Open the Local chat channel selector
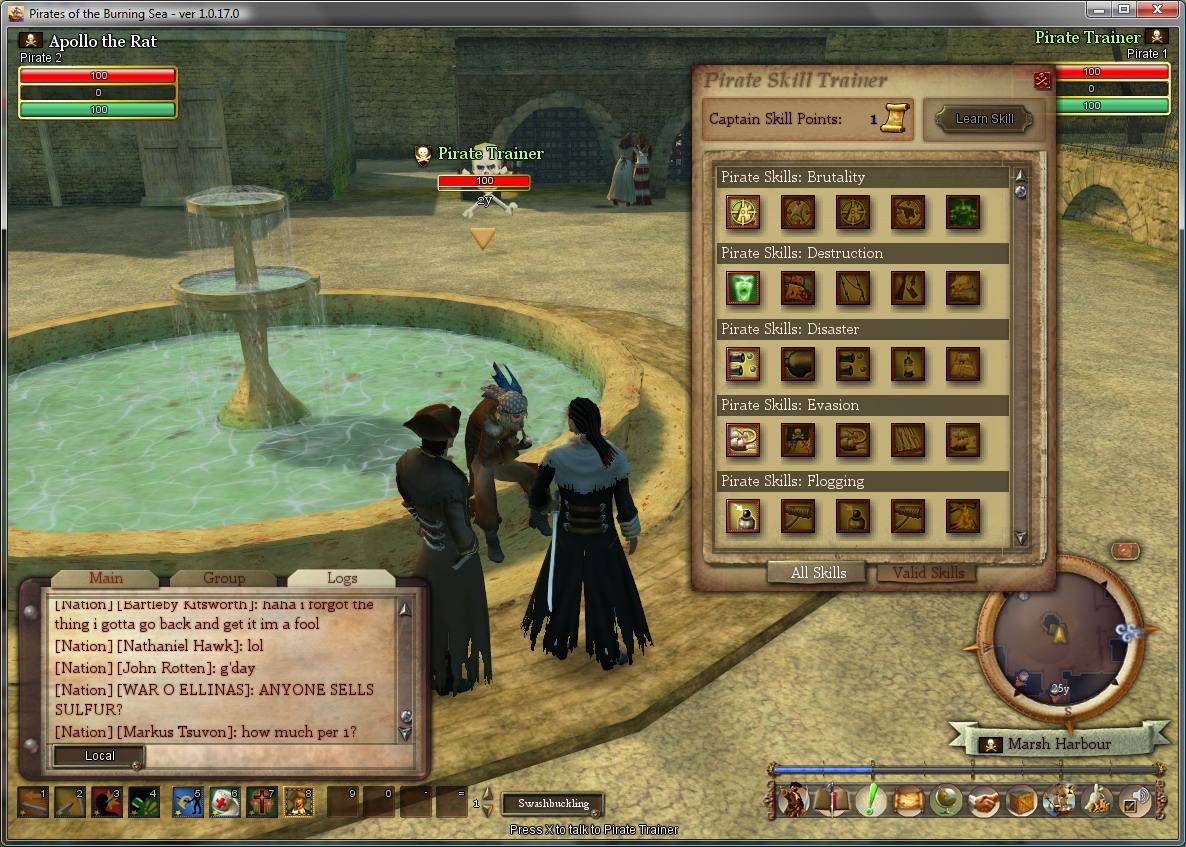Viewport: 1186px width, 847px height. pyautogui.click(x=99, y=756)
